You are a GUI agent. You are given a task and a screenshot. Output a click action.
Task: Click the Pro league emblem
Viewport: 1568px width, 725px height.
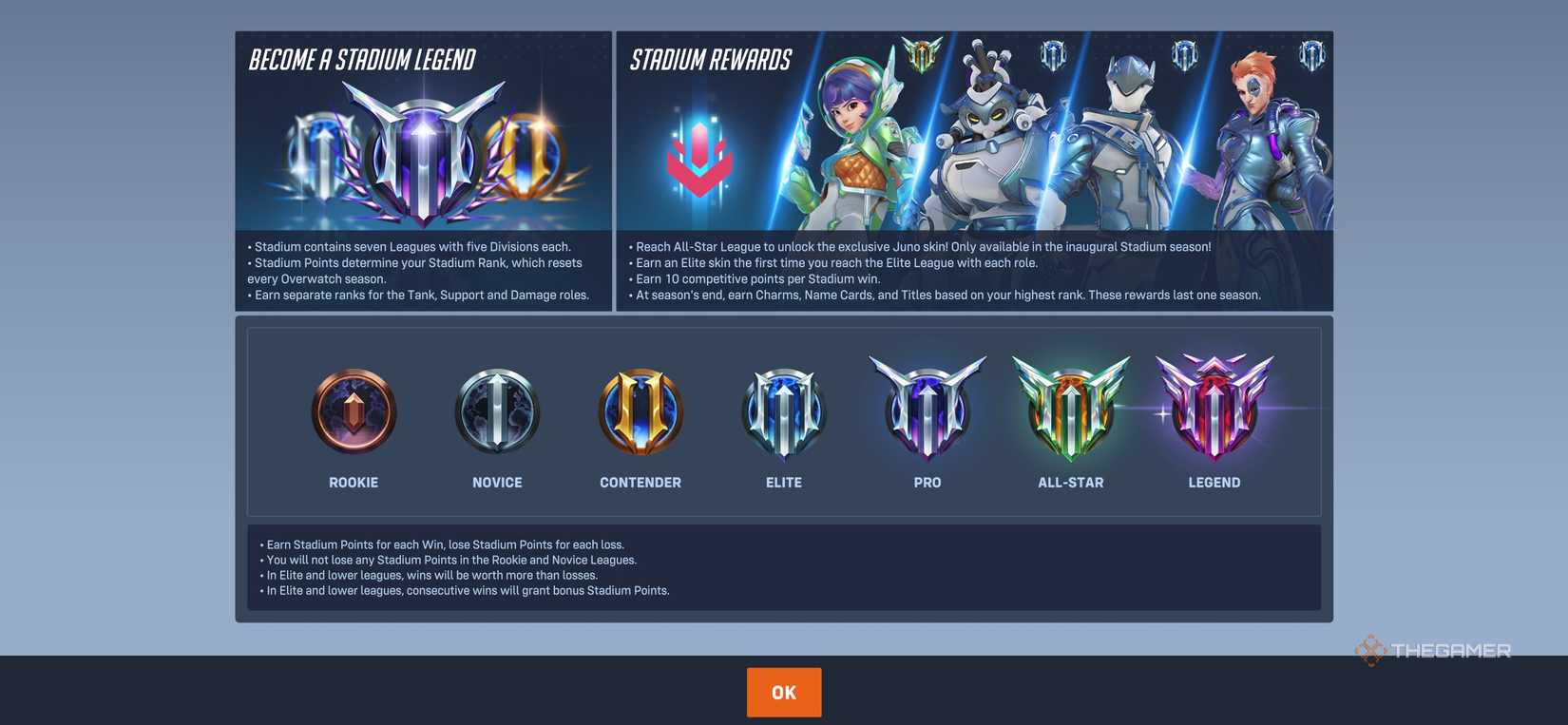coord(927,407)
